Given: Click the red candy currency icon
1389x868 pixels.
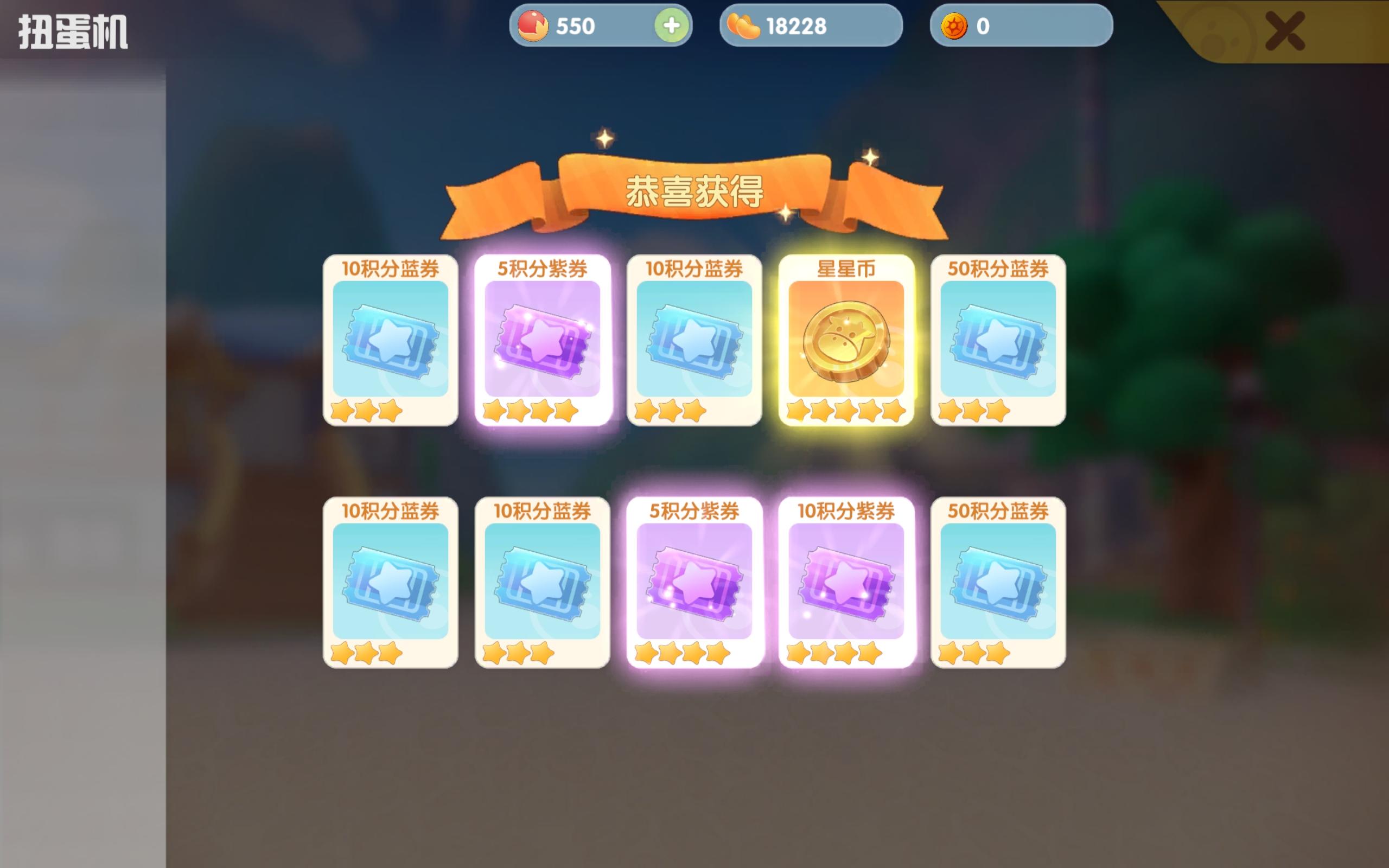Looking at the screenshot, I should coord(534,26).
